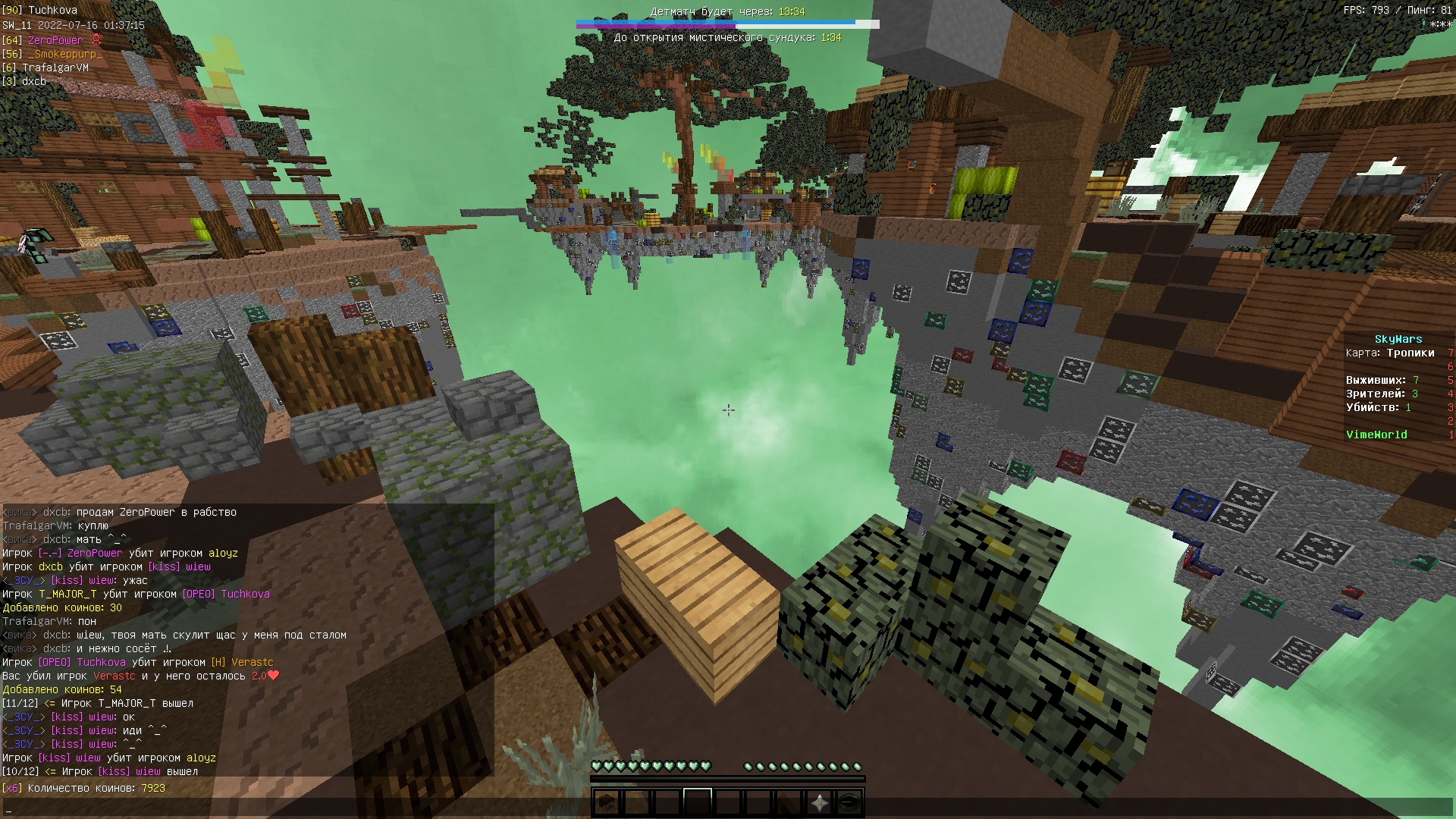Click TrafalgarVM's "куплю" chat message
1456x819 pixels.
55,526
